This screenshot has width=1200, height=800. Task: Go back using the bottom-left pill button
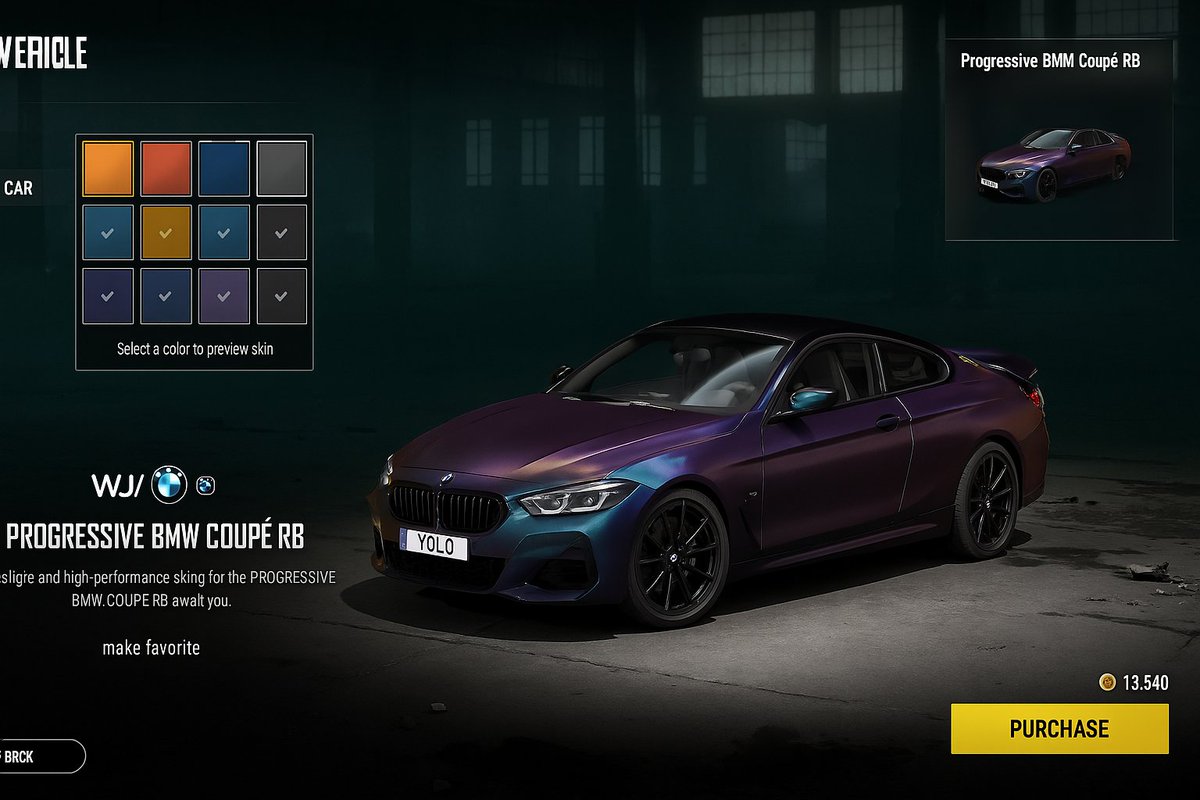[x=40, y=756]
